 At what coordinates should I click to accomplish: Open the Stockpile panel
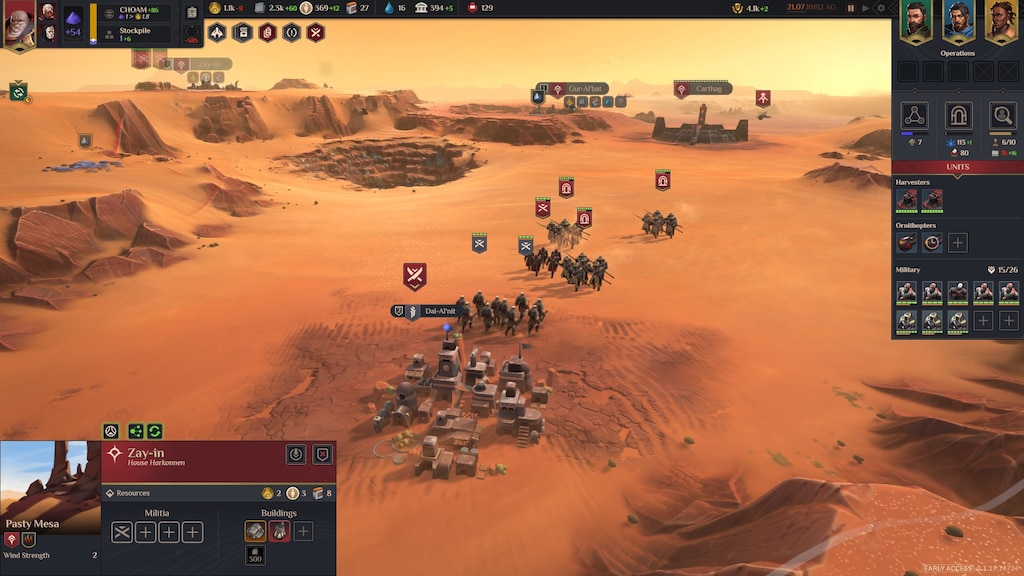134,33
